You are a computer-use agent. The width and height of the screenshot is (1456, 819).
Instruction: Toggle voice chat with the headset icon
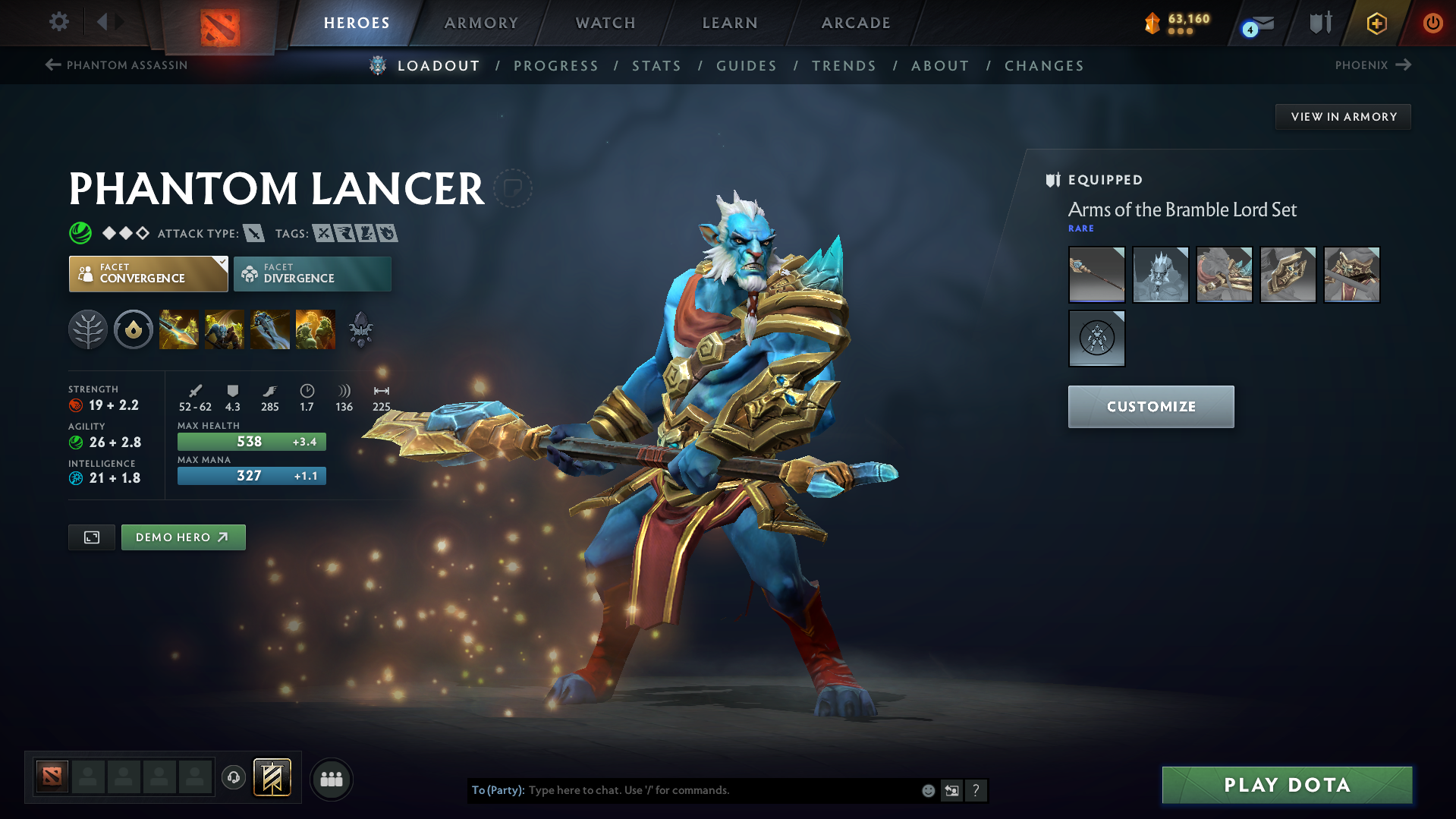point(234,779)
